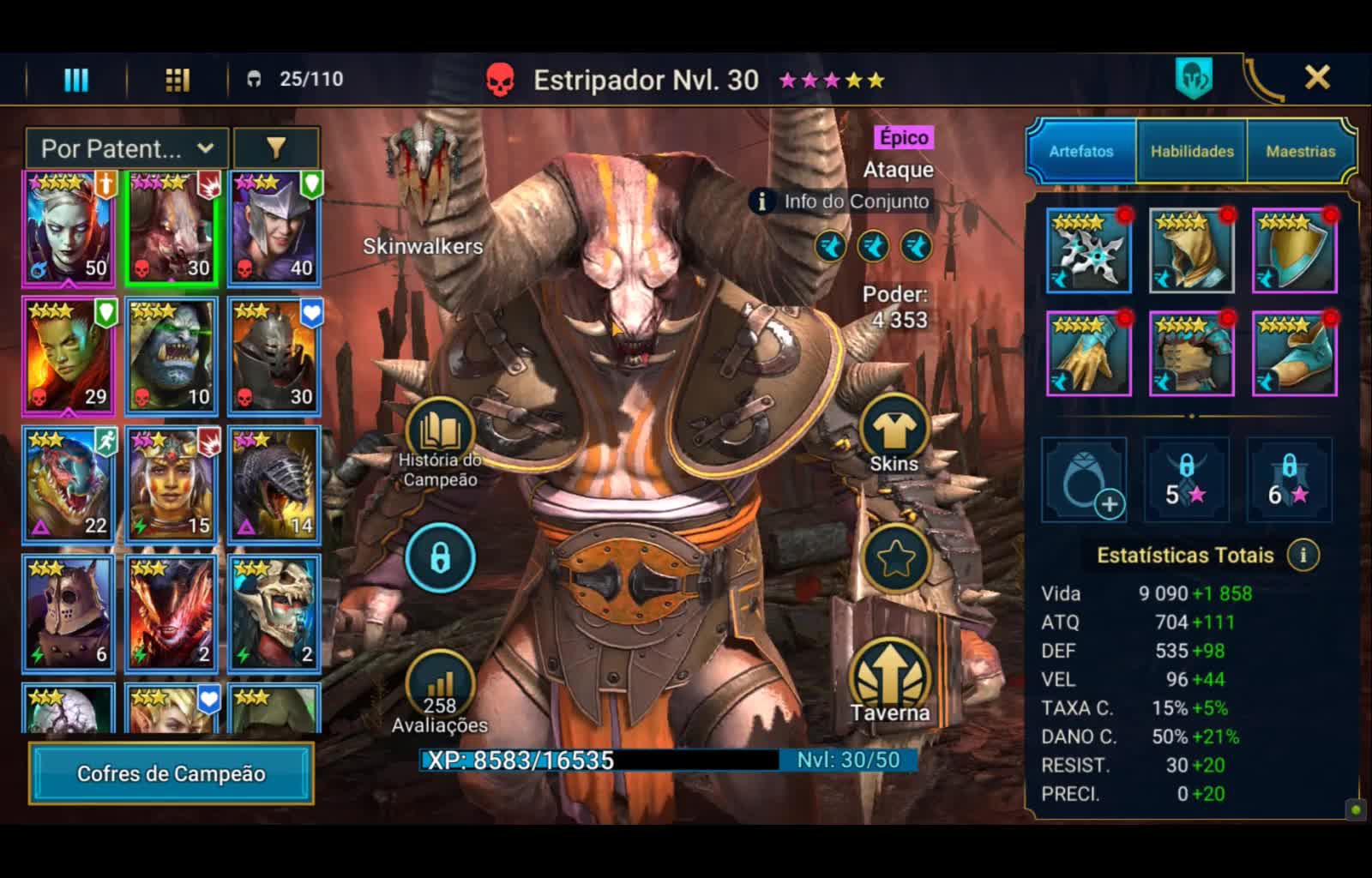Toggle the champion lock button
This screenshot has height=878, width=1372.
click(440, 558)
